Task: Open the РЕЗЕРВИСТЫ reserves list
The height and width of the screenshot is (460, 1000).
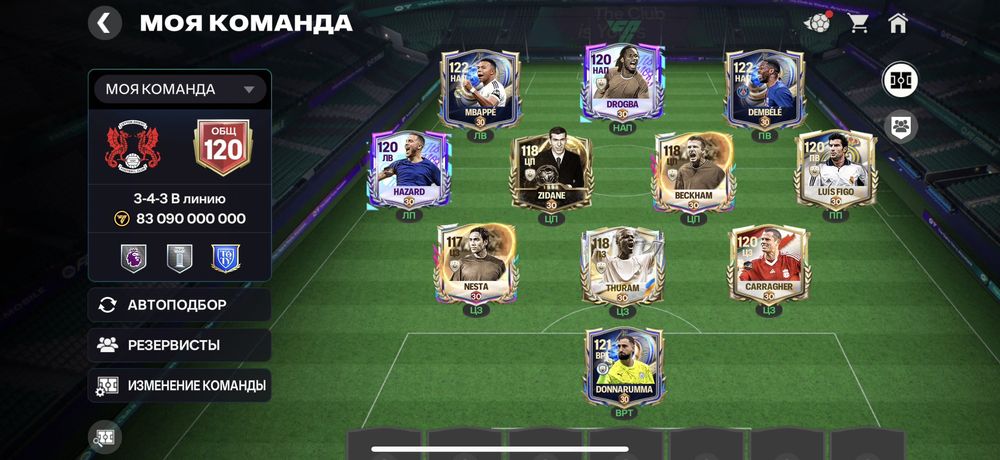Action: tap(179, 345)
